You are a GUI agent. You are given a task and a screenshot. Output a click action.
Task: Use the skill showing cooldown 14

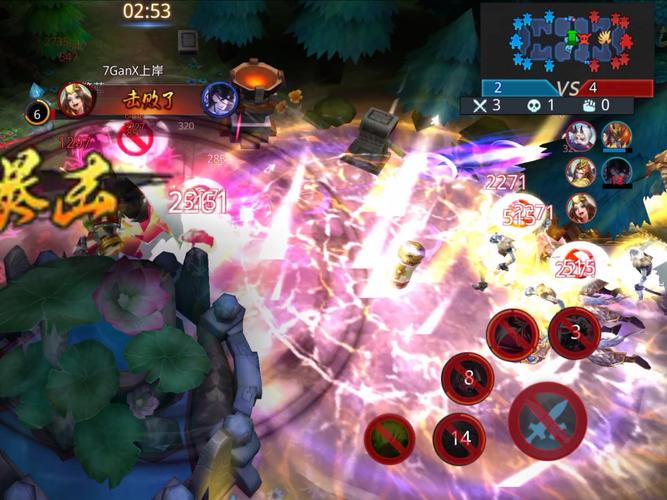tap(459, 439)
